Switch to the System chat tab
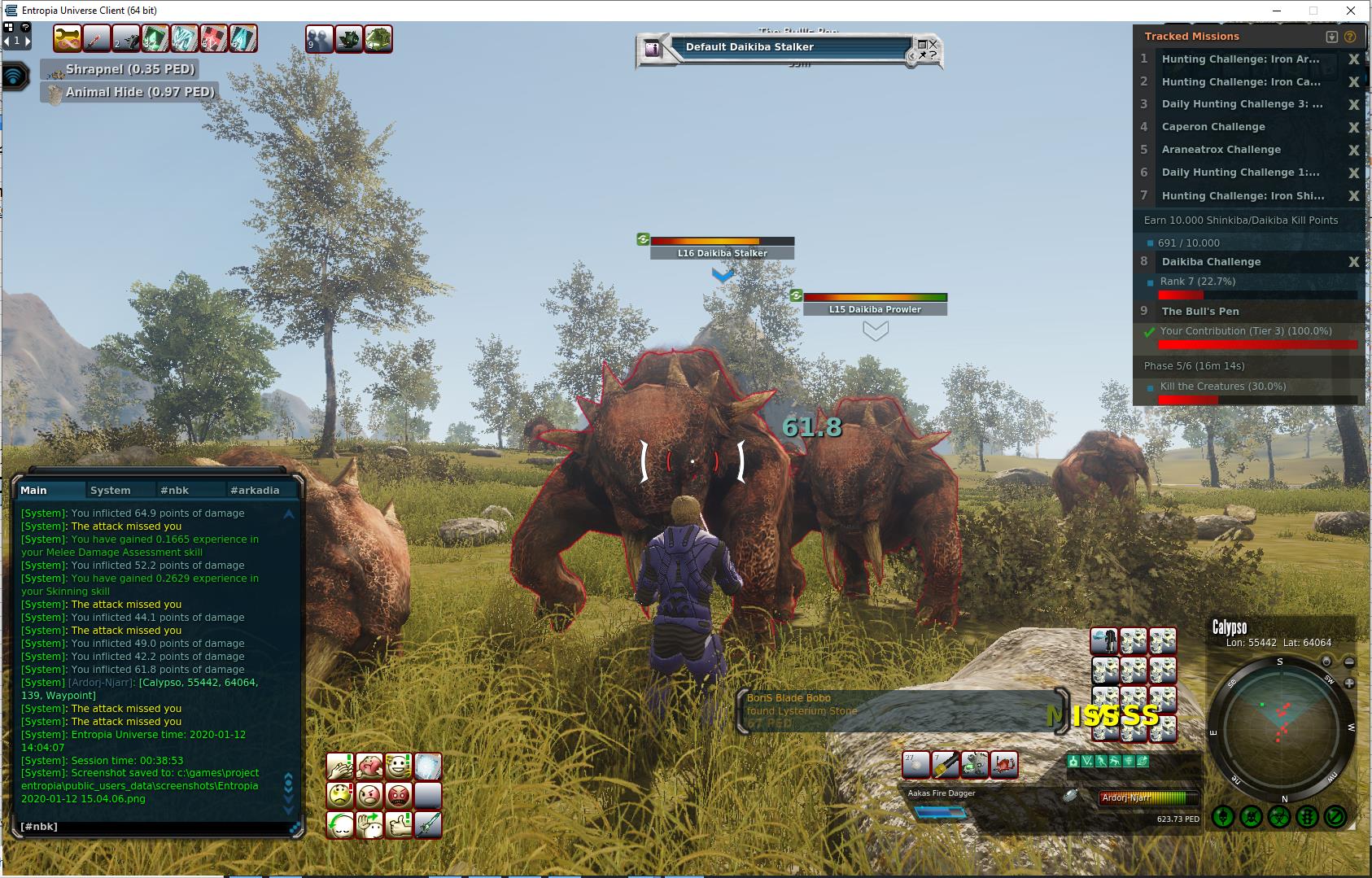The width and height of the screenshot is (1372, 878). 111,490
